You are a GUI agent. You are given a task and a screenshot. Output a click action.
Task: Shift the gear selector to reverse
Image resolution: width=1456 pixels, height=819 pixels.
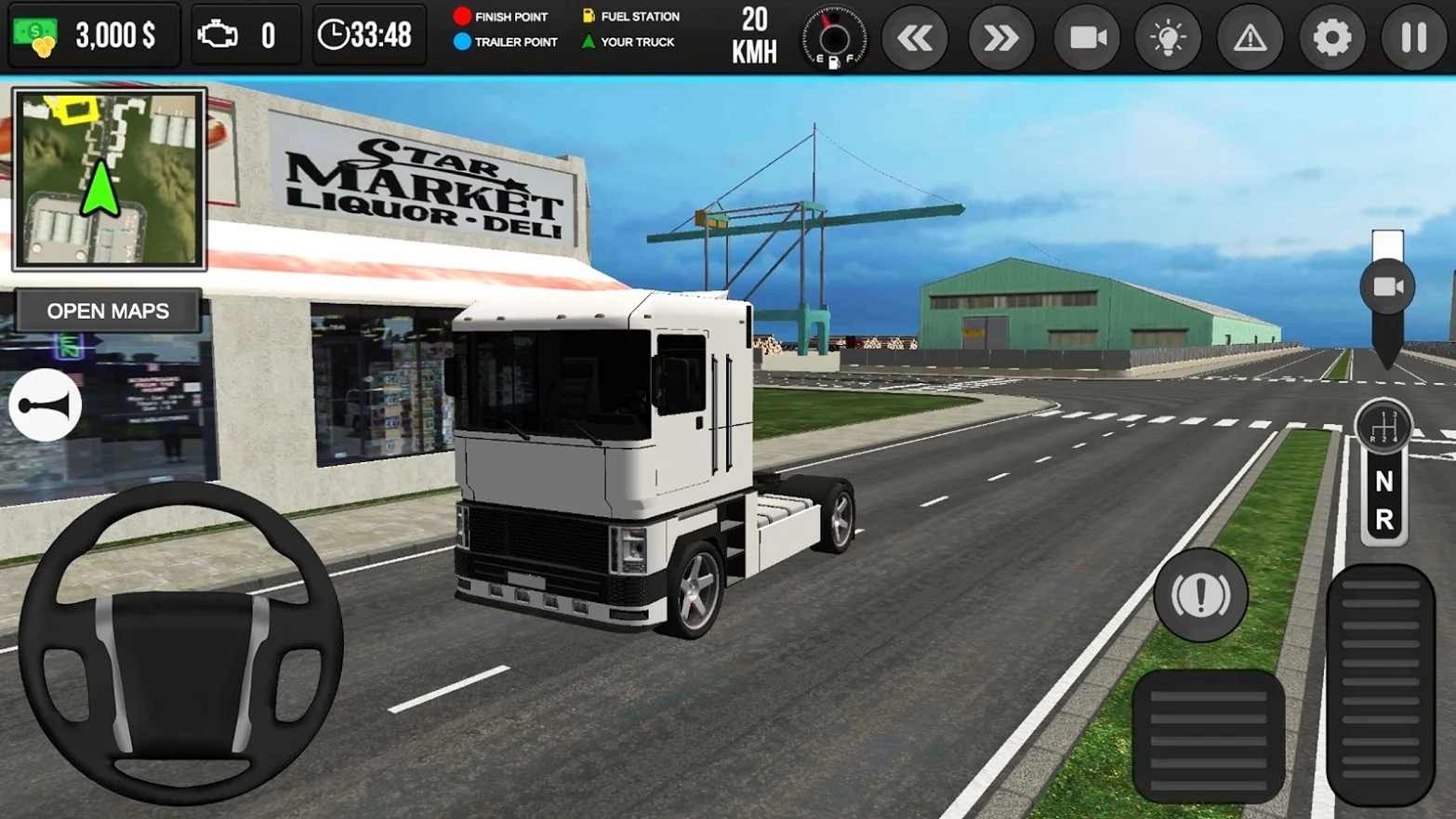[x=1383, y=520]
